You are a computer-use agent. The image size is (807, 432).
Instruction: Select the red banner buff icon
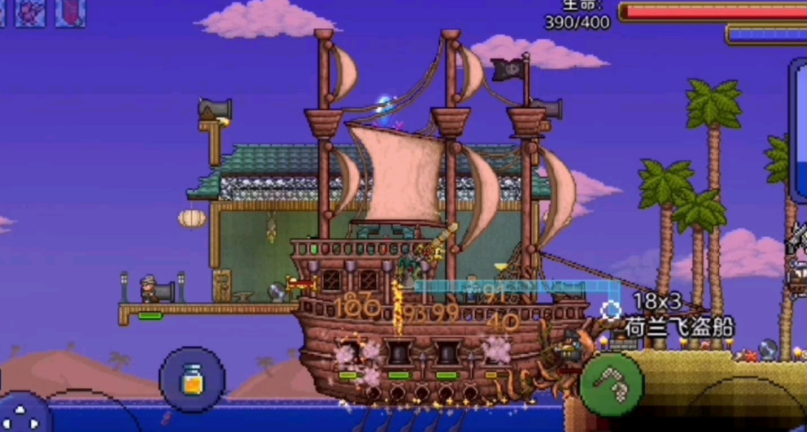70,12
